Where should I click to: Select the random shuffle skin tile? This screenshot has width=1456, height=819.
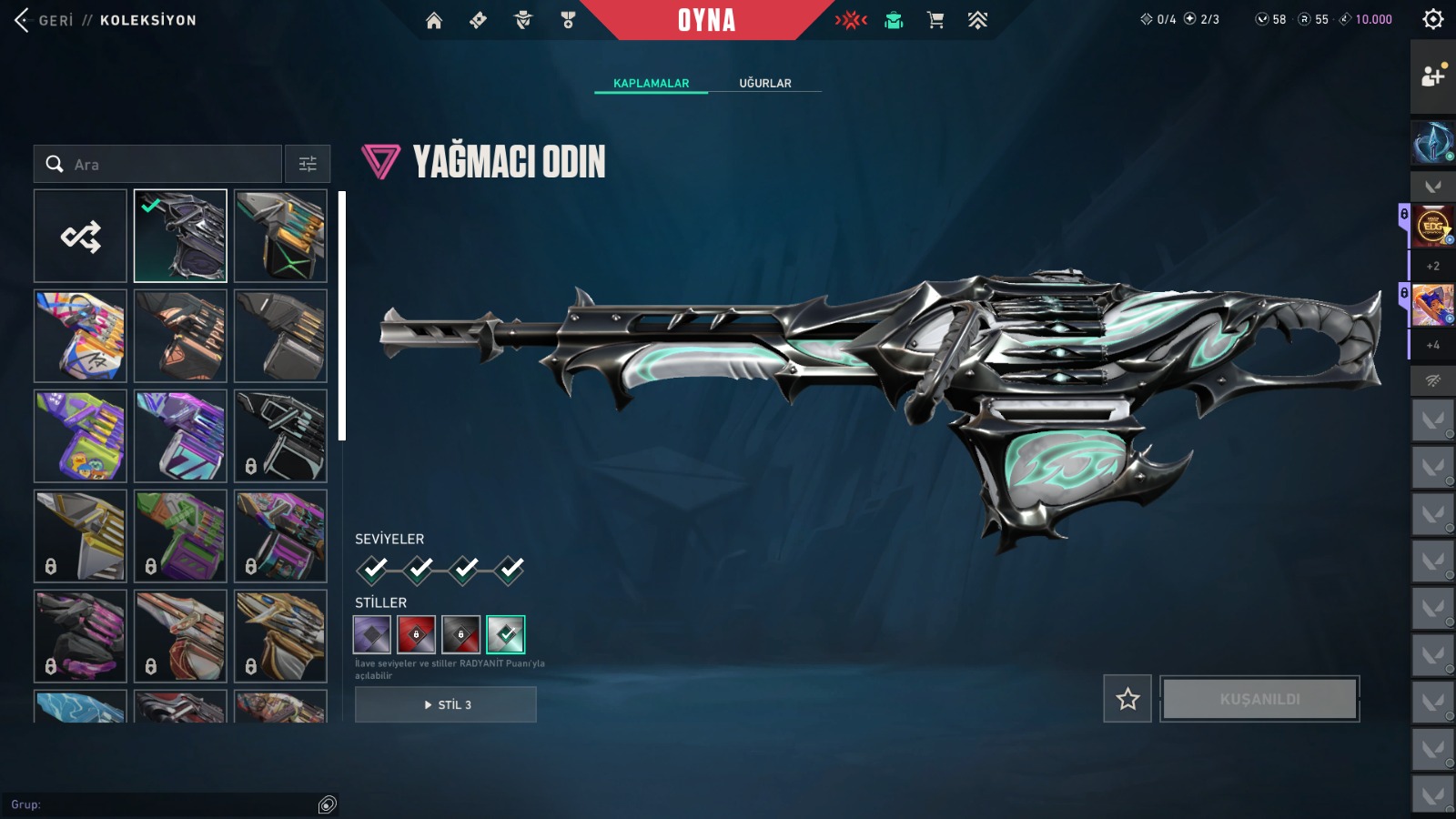click(81, 237)
